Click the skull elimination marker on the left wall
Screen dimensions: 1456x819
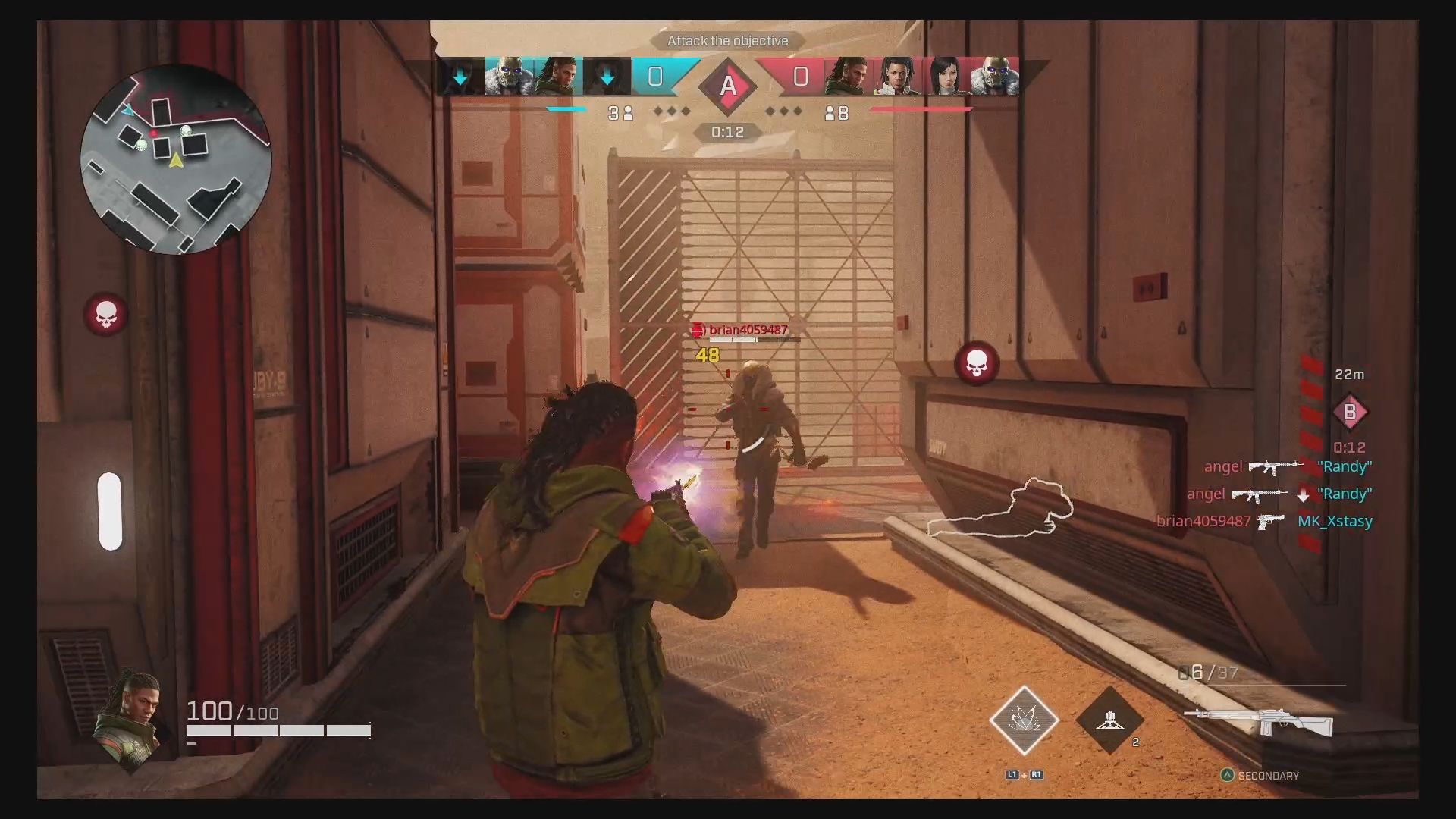pos(106,315)
